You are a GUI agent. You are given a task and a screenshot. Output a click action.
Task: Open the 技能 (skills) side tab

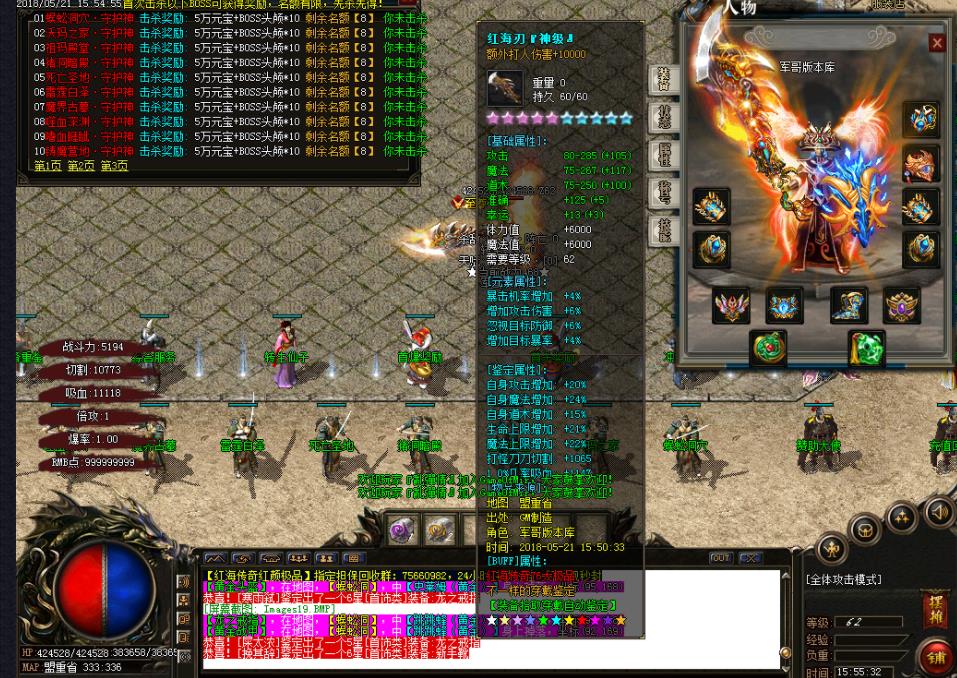point(664,229)
